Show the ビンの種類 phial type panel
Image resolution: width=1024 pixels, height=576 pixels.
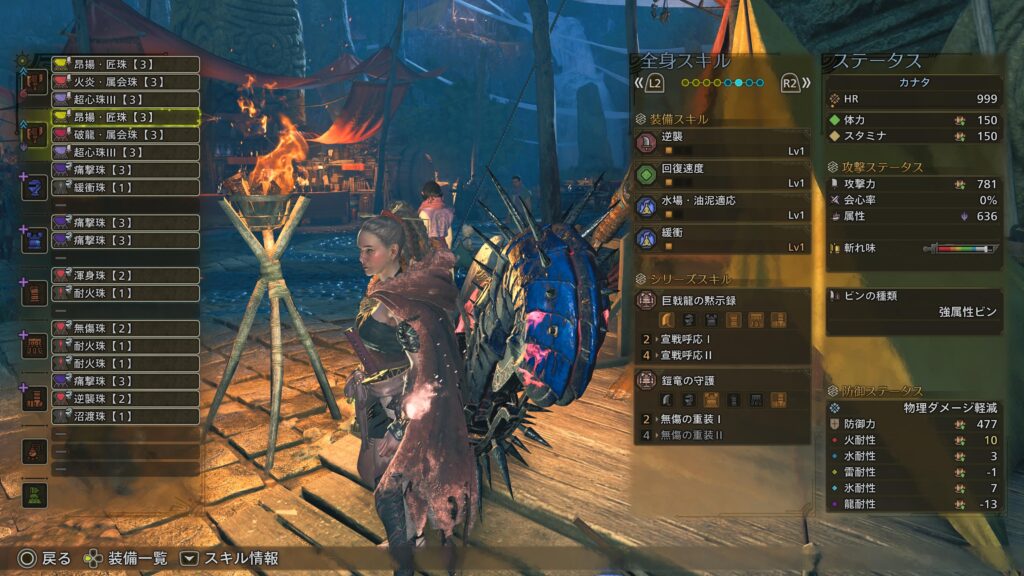click(914, 304)
